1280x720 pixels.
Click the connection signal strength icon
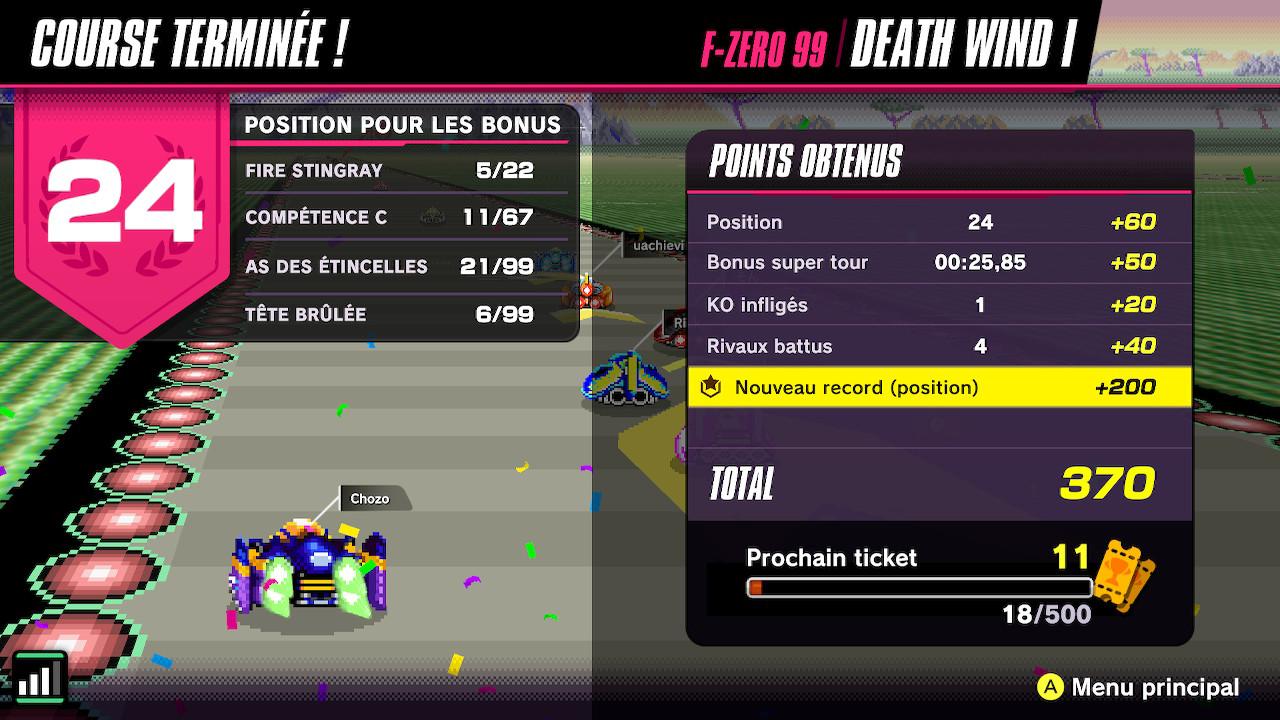40,679
